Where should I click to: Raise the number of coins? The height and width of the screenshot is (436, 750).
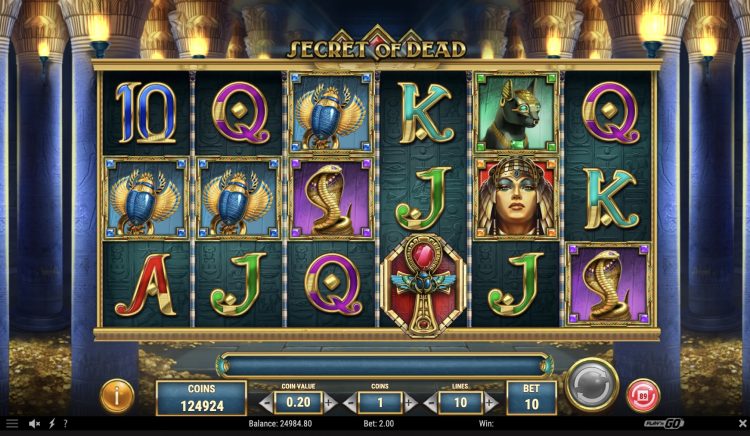[409, 404]
